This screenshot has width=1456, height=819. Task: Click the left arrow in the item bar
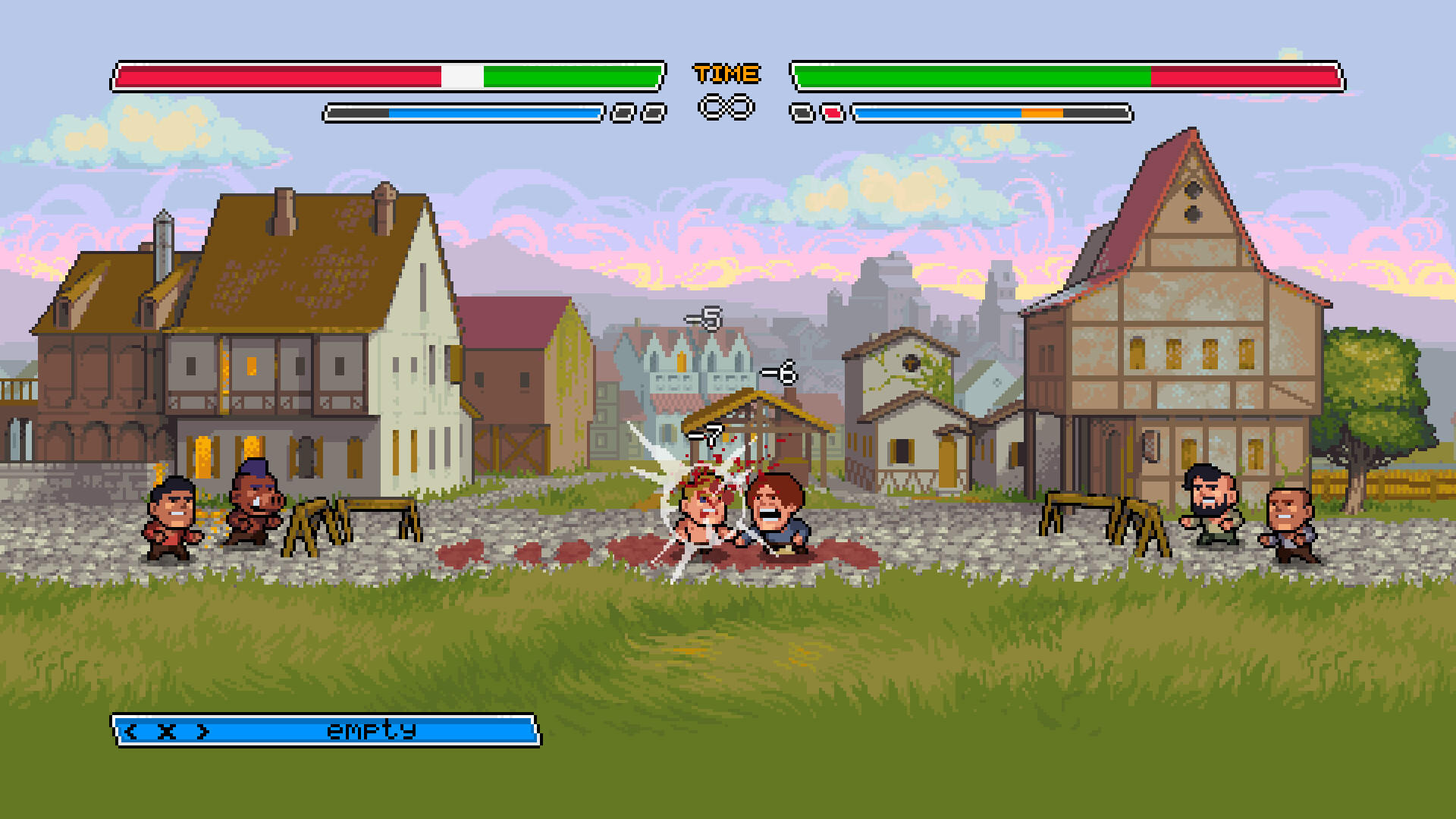click(x=130, y=730)
